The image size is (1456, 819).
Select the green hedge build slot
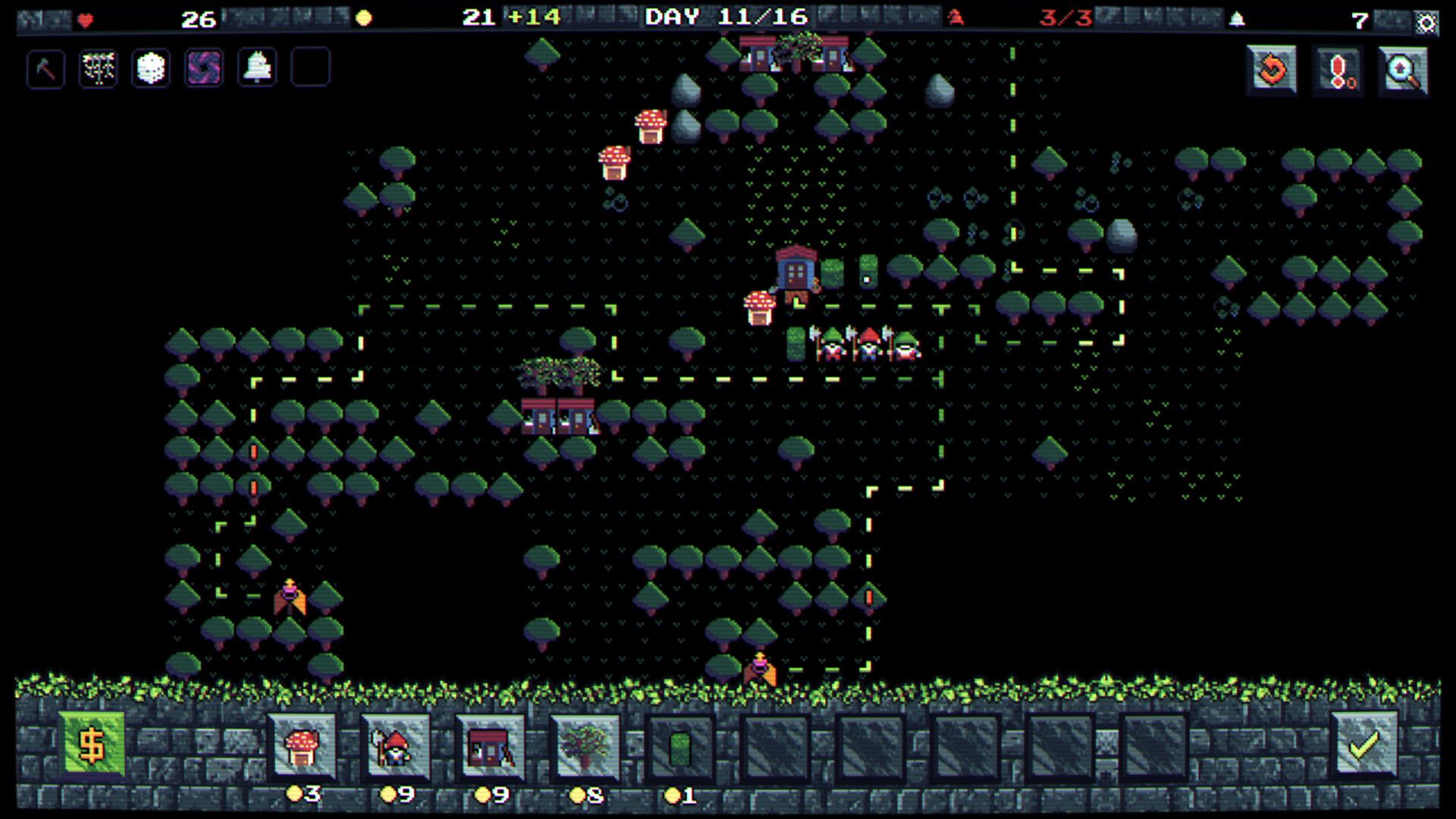click(679, 747)
